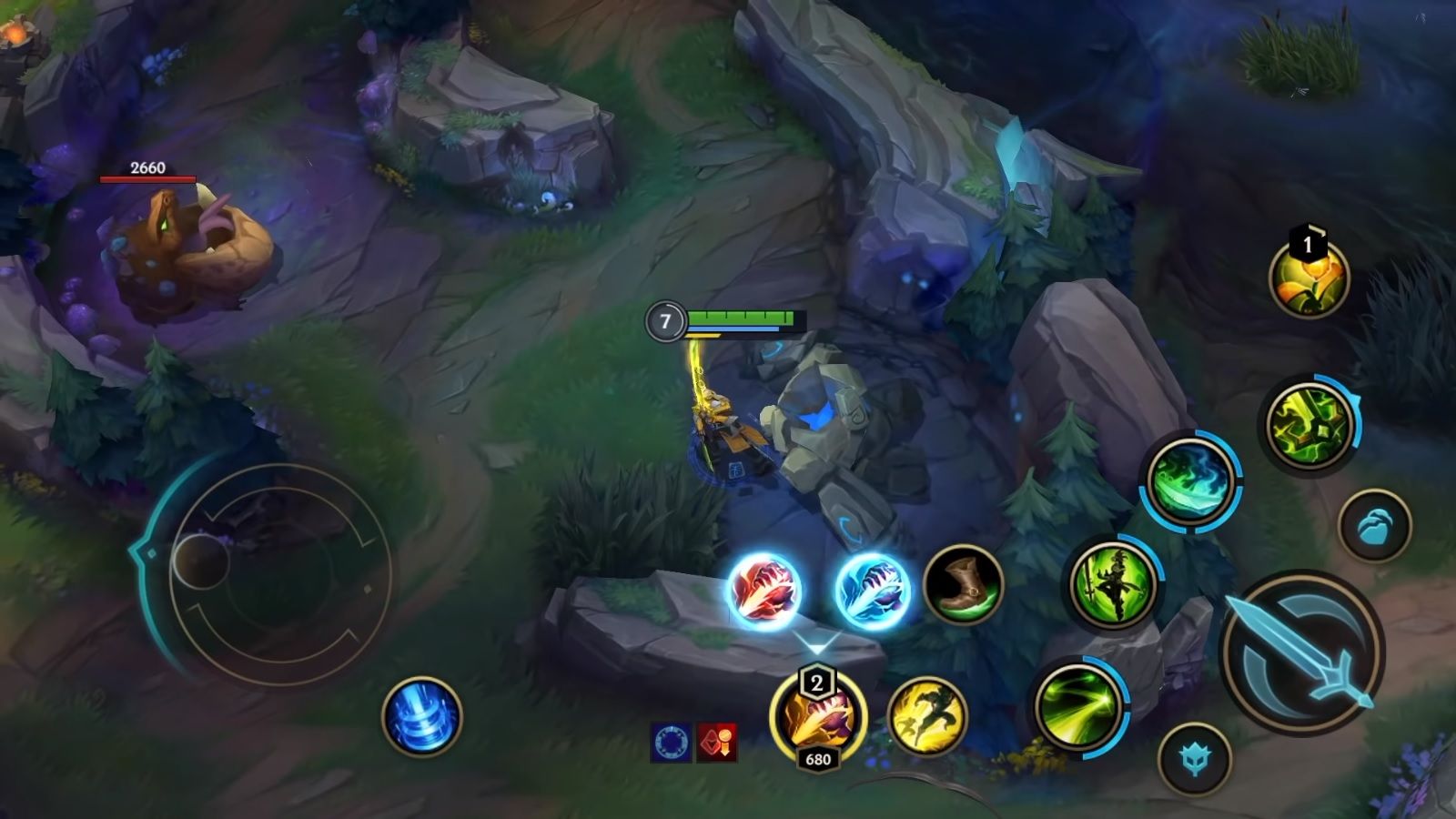The width and height of the screenshot is (1456, 819).
Task: Tap the champion's green health bar
Action: pos(742,318)
